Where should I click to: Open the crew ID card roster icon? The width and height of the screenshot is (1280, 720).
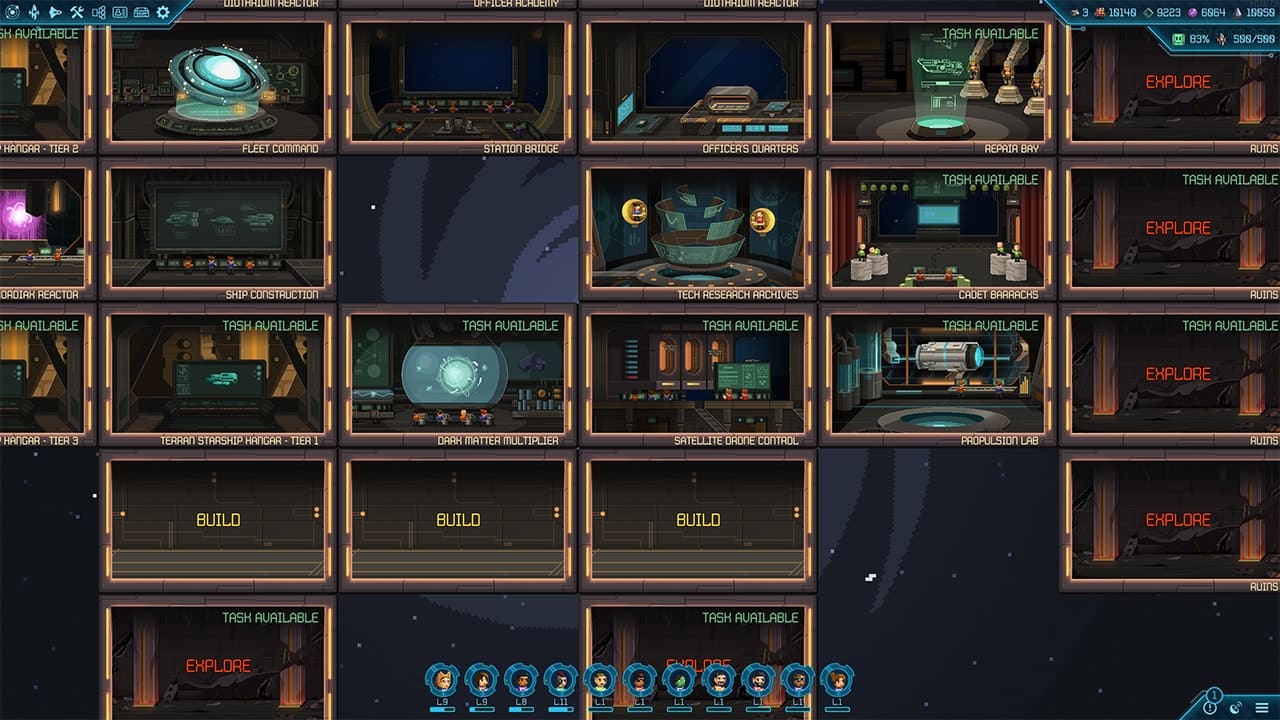pyautogui.click(x=119, y=12)
